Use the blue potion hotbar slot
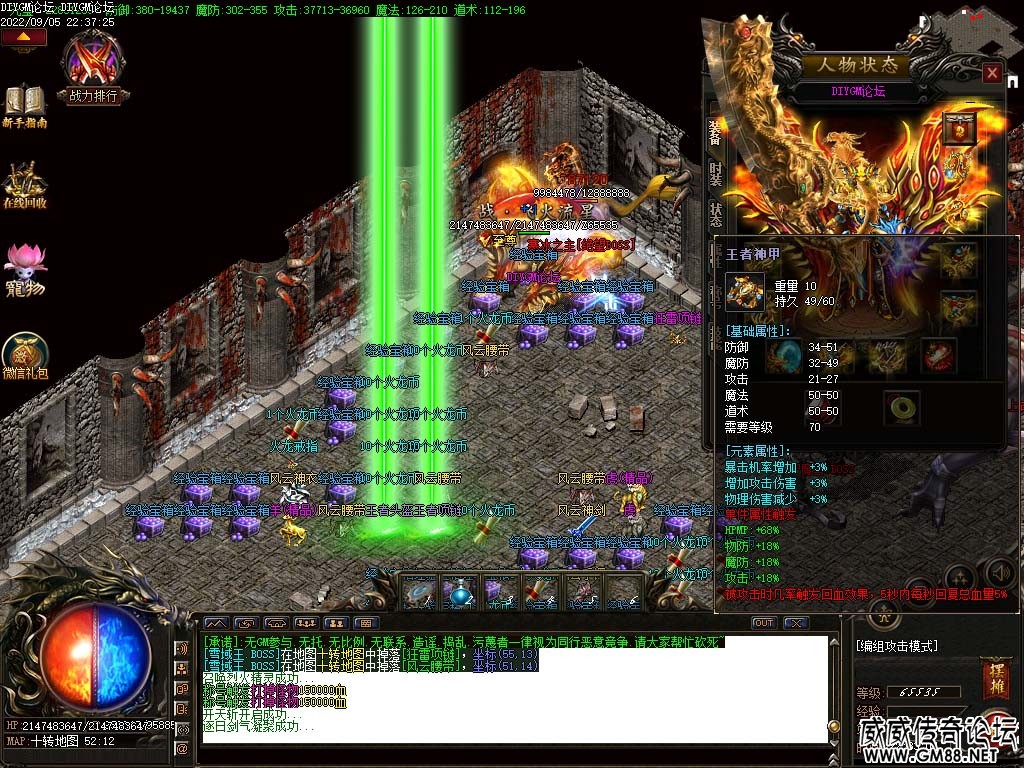The width and height of the screenshot is (1024, 768). tap(460, 592)
